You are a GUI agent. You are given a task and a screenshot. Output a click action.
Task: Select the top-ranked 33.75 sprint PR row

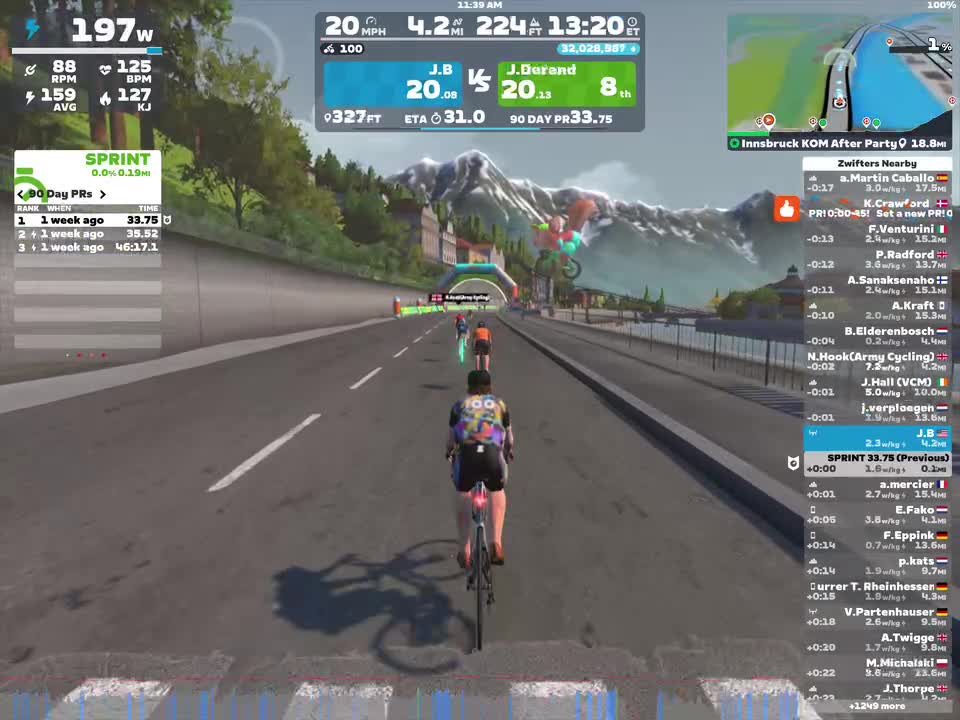tap(88, 220)
